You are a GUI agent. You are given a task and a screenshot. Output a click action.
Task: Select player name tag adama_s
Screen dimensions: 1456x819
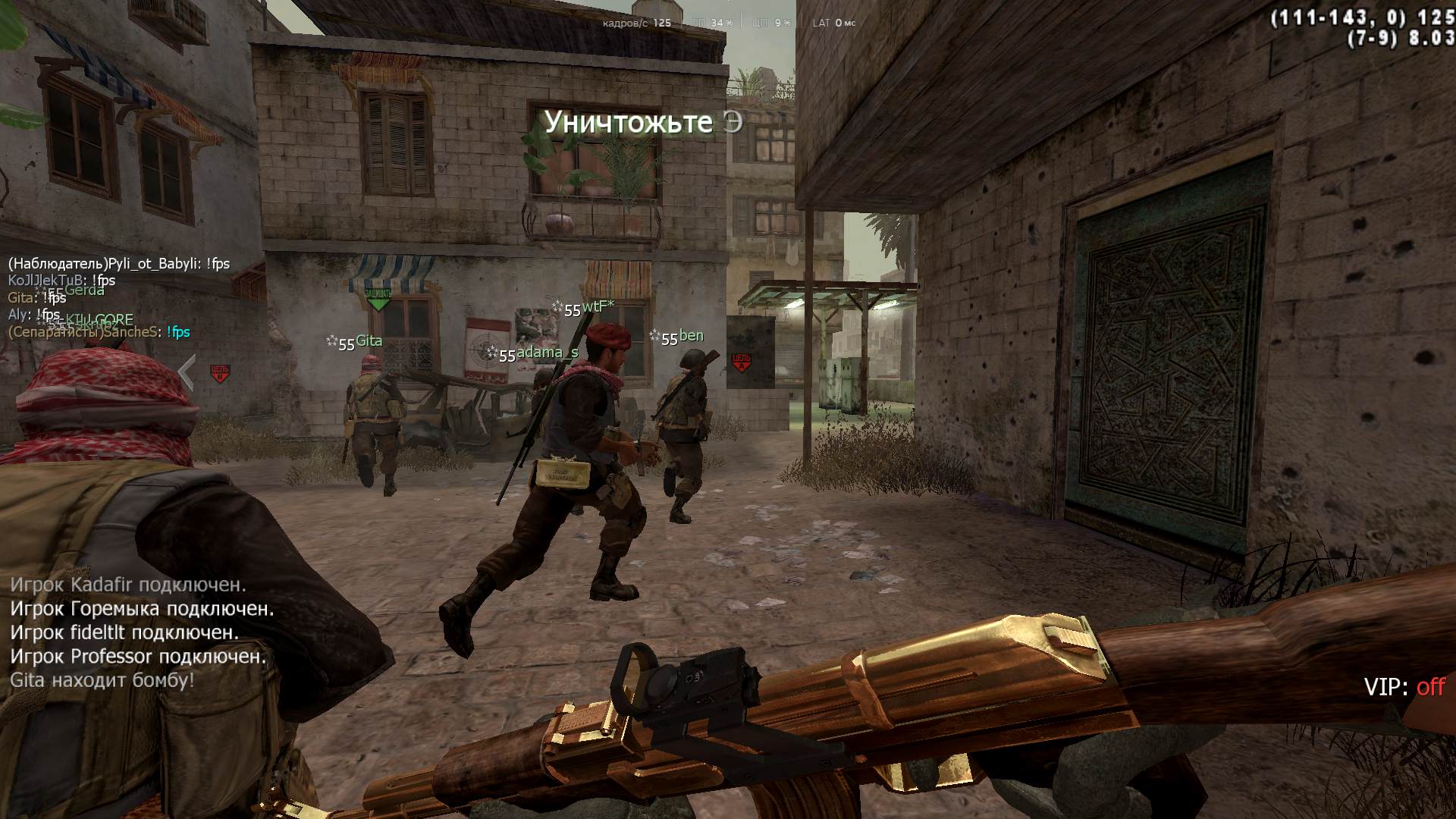coord(547,353)
